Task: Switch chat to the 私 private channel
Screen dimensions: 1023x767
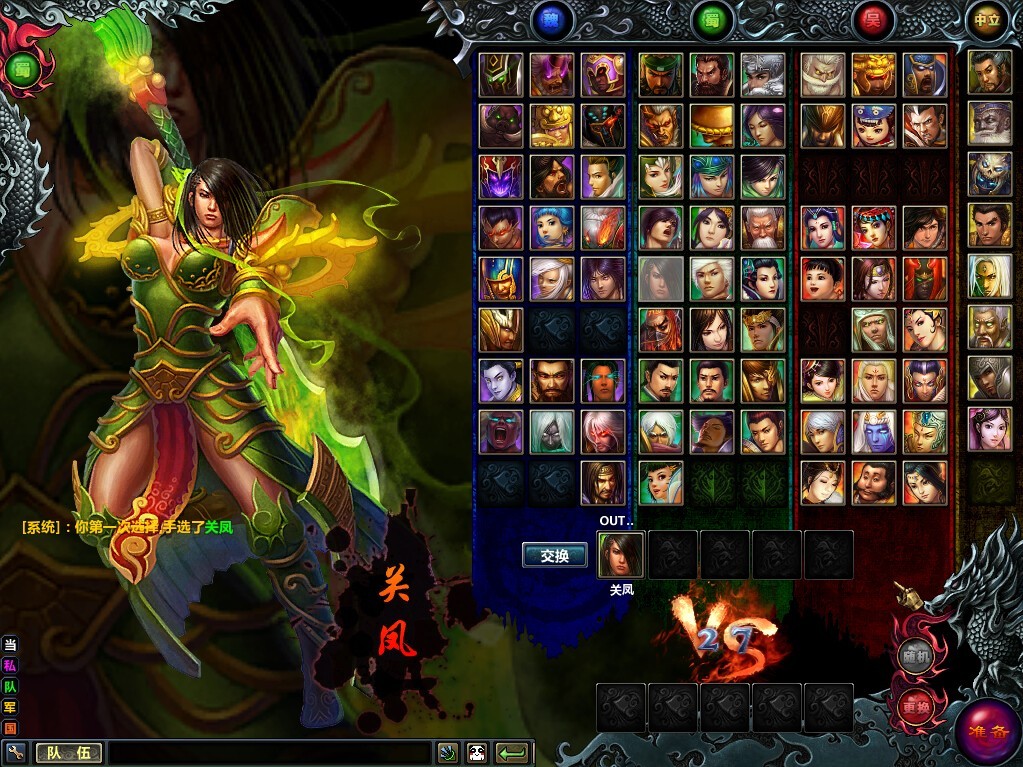Action: coord(10,665)
